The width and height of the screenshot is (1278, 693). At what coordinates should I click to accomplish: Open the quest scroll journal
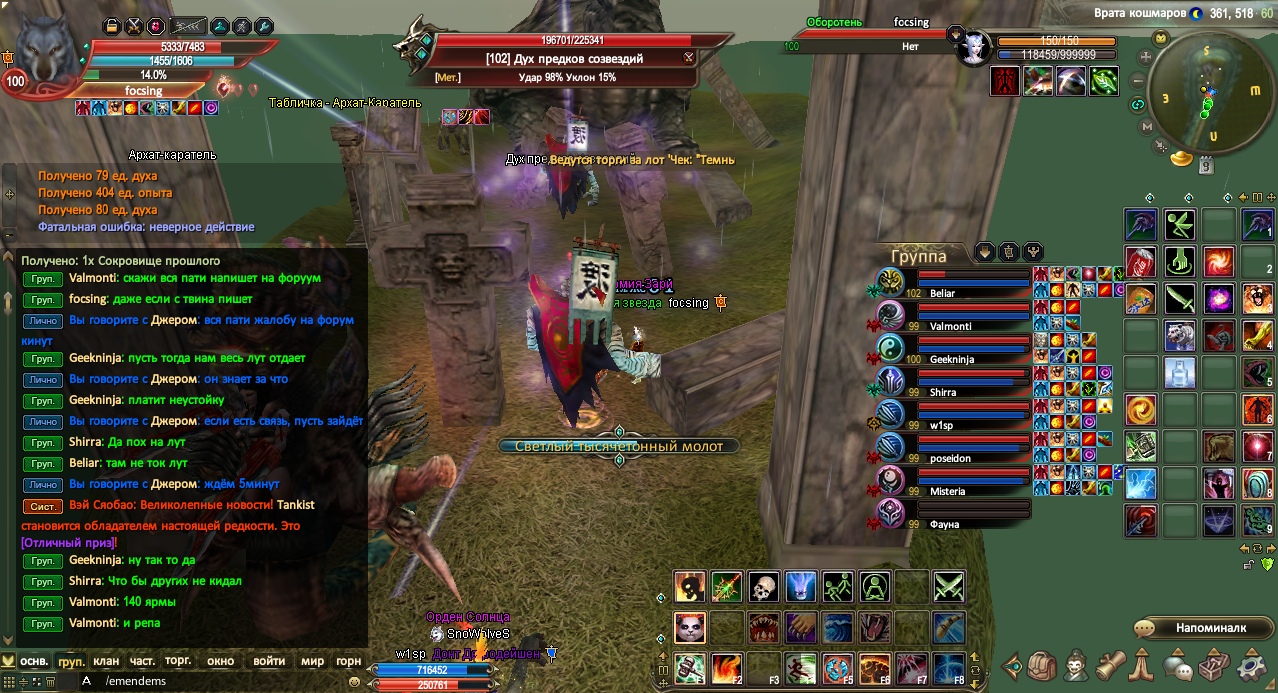(x=1112, y=666)
